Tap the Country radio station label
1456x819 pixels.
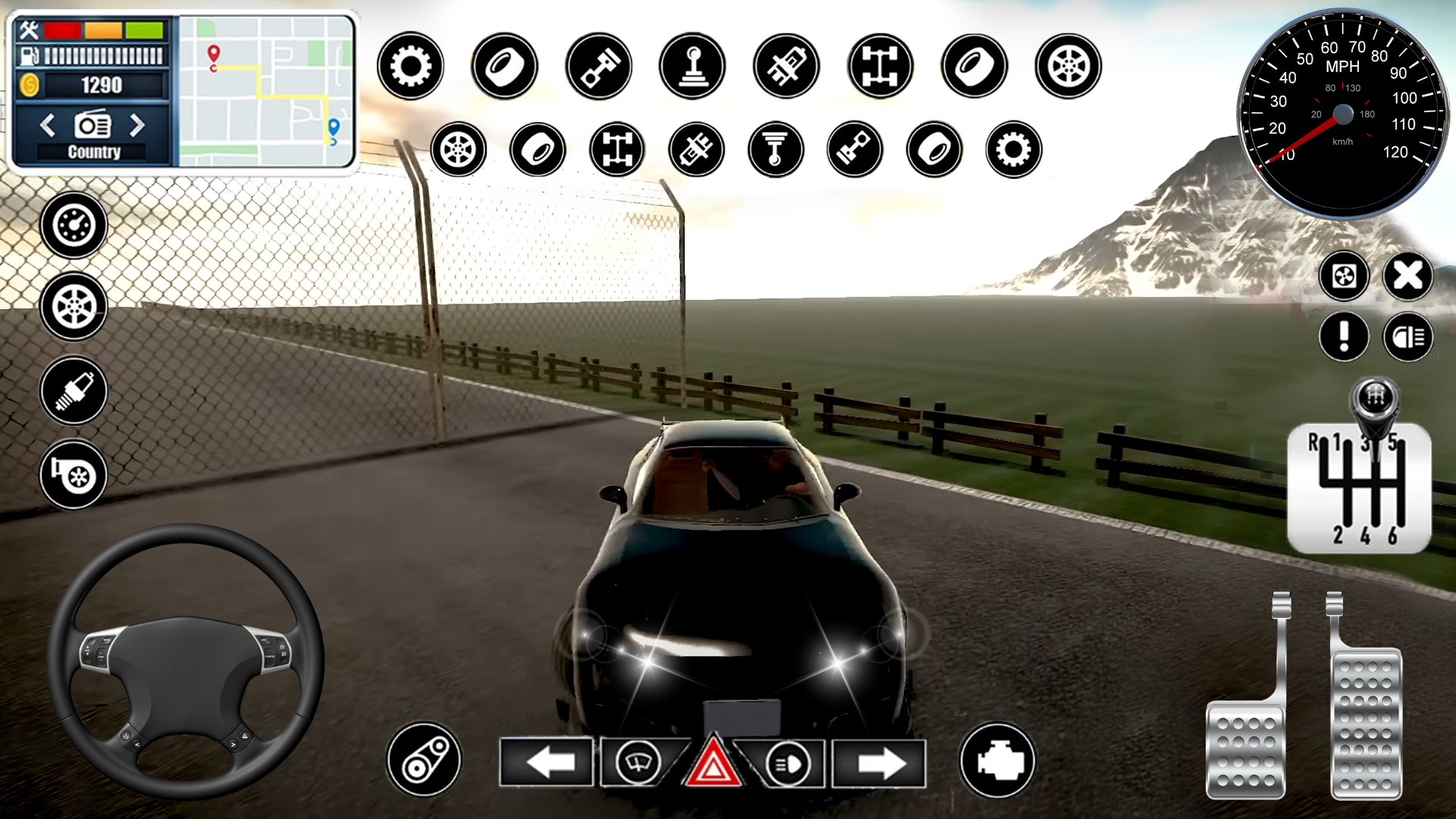click(x=93, y=151)
